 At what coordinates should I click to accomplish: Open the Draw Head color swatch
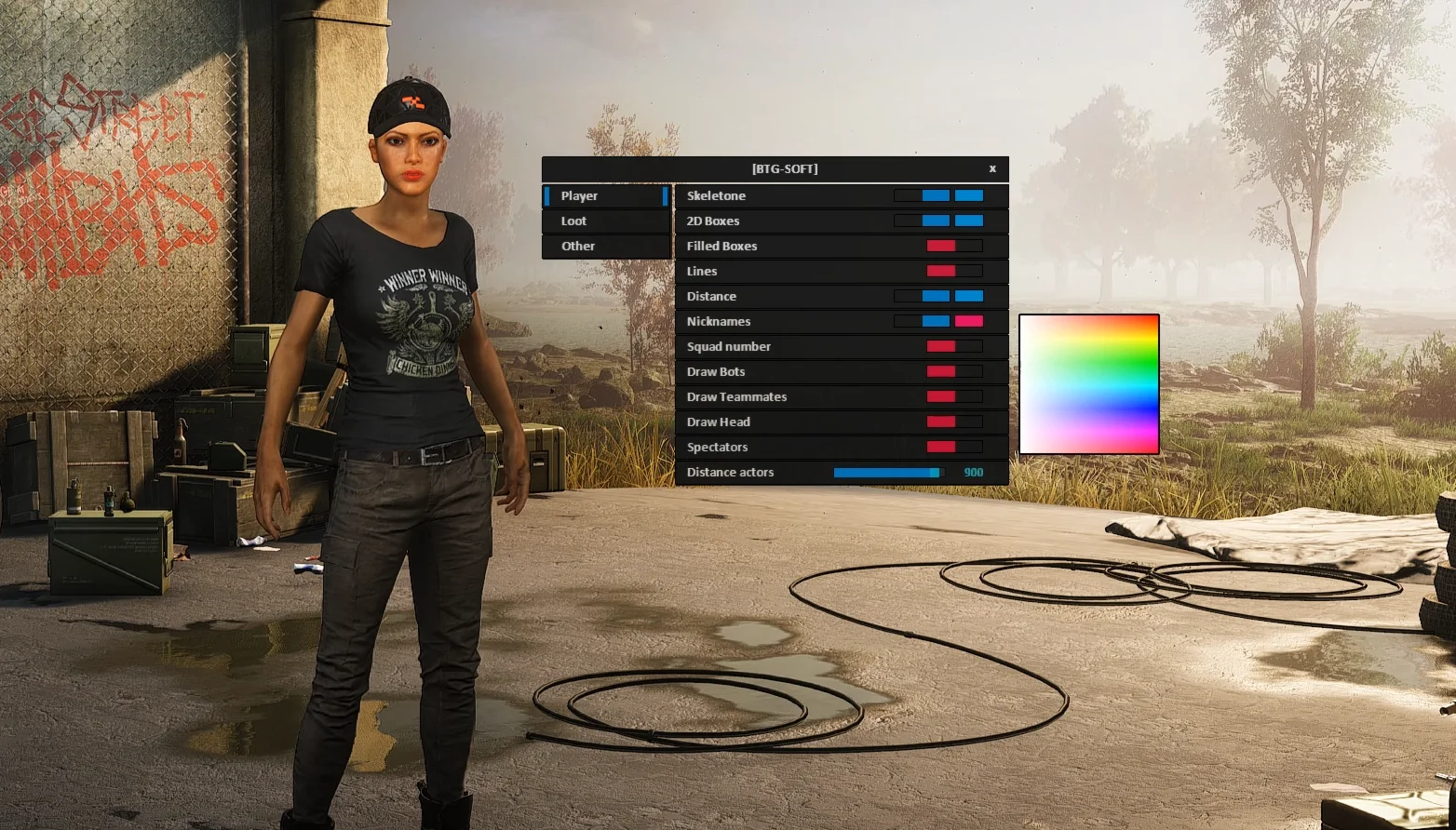(x=941, y=422)
